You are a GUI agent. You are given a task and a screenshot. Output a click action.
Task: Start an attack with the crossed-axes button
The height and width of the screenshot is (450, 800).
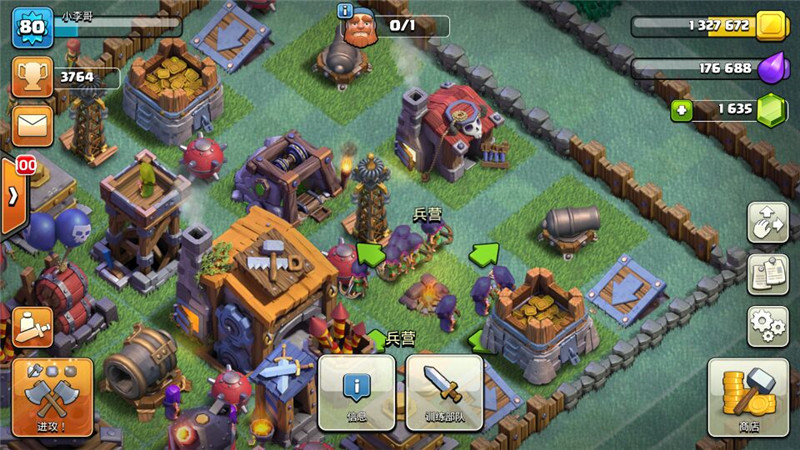point(52,398)
